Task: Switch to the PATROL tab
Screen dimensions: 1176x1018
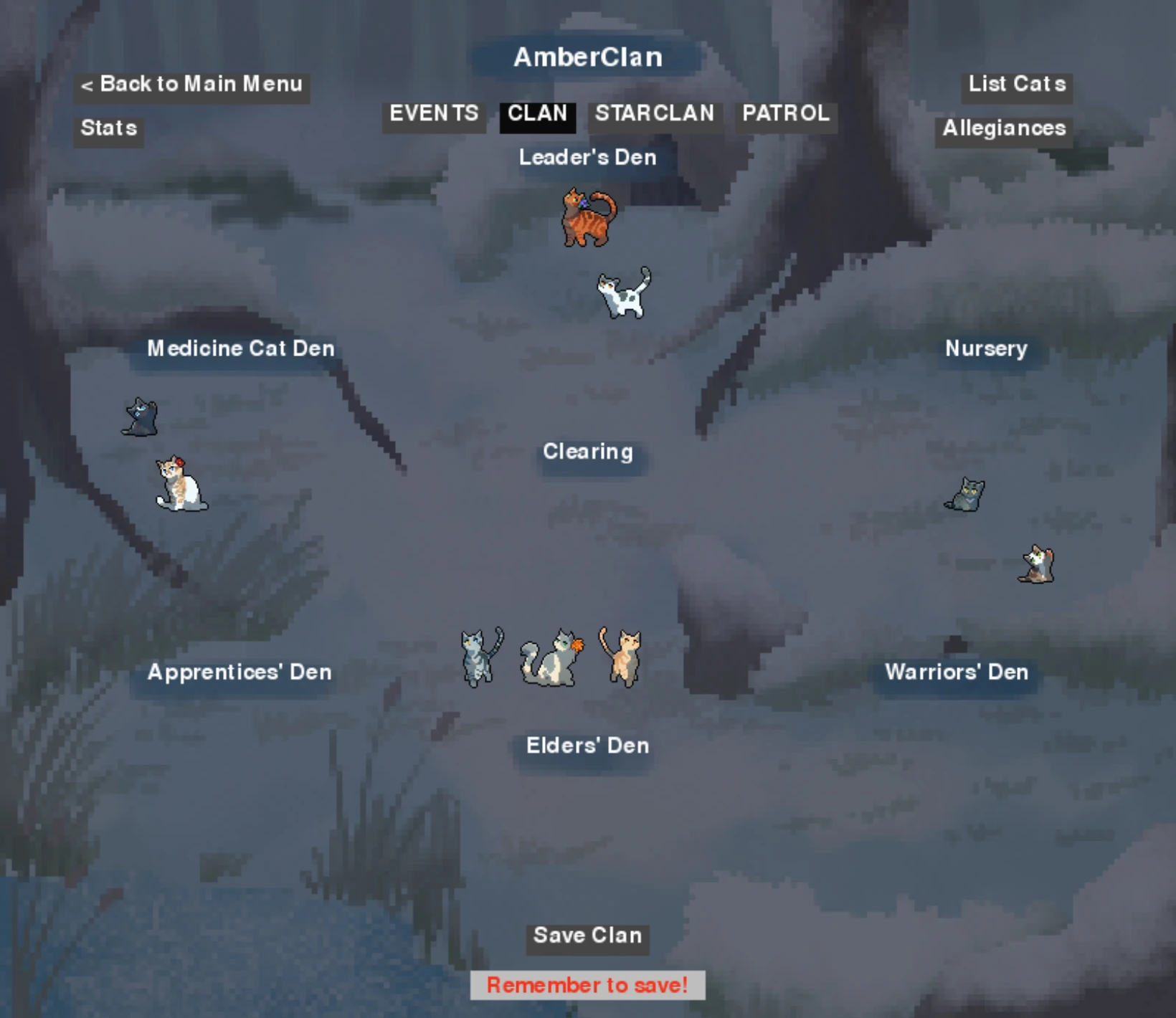Action: point(785,113)
